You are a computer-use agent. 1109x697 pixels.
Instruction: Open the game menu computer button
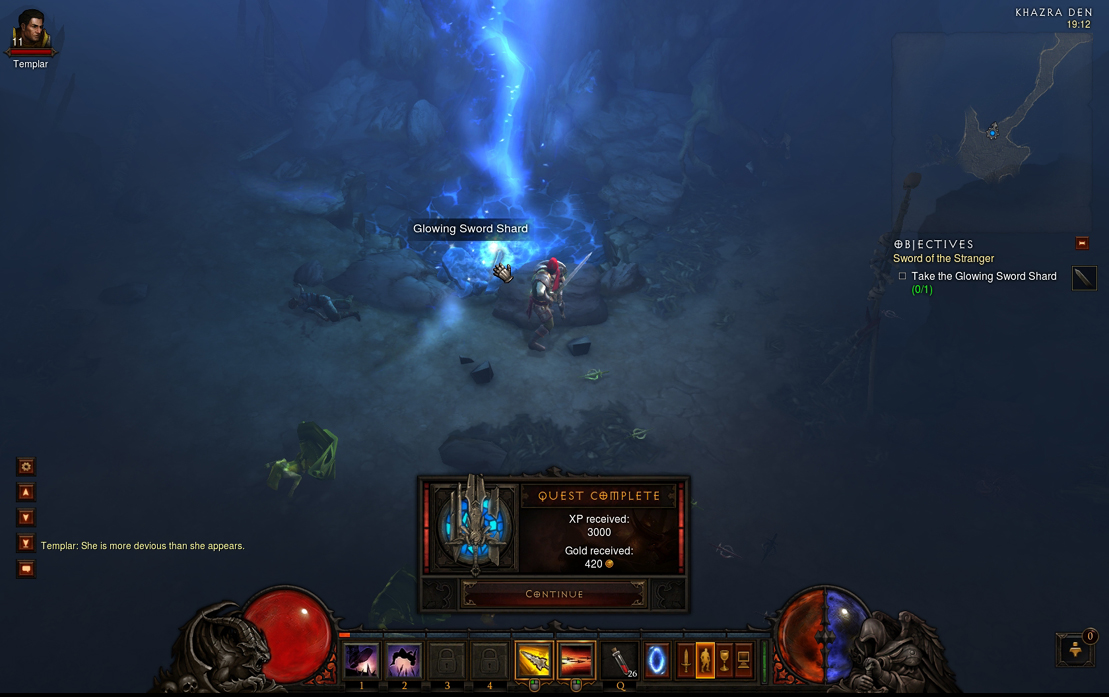pos(743,660)
